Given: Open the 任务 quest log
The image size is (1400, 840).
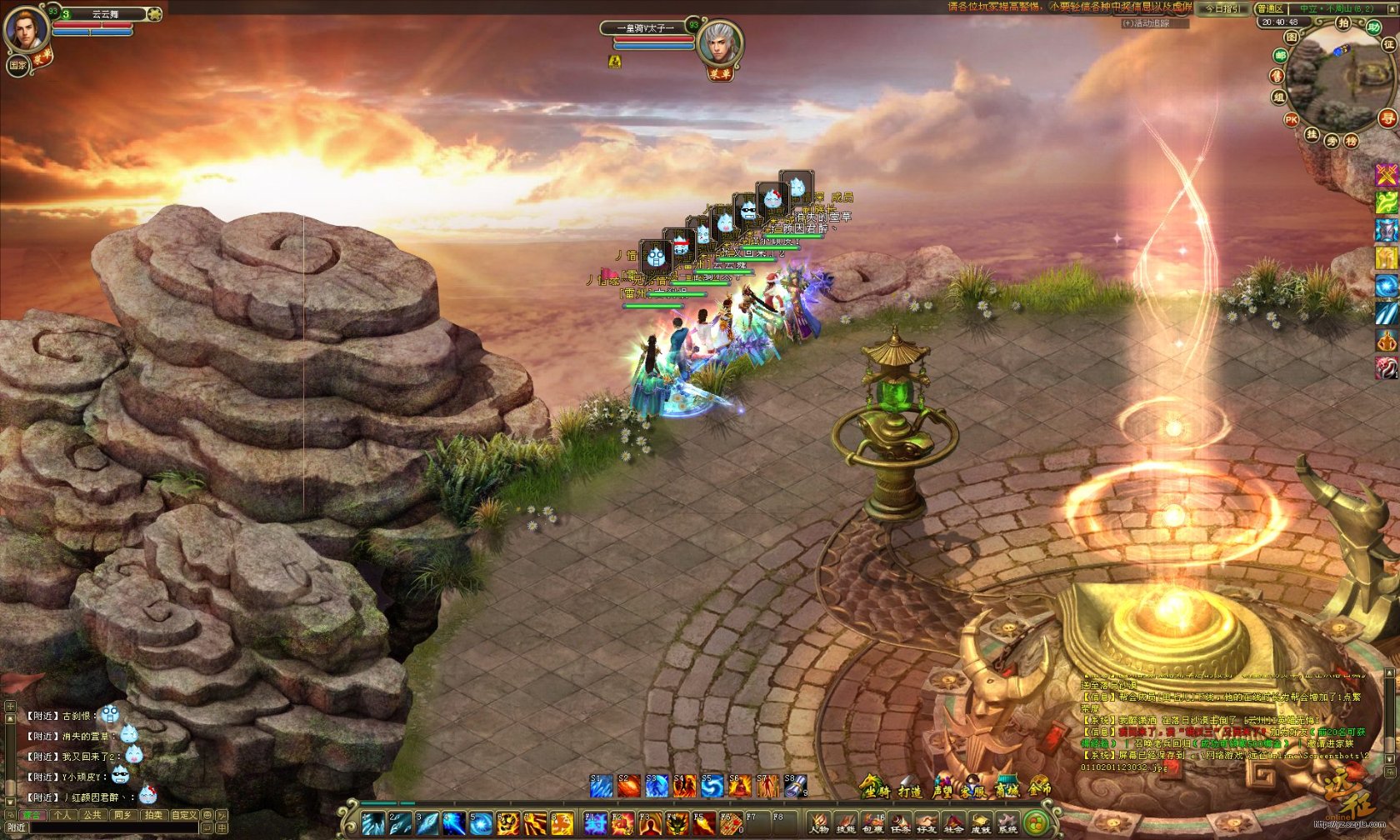Looking at the screenshot, I should 899,824.
